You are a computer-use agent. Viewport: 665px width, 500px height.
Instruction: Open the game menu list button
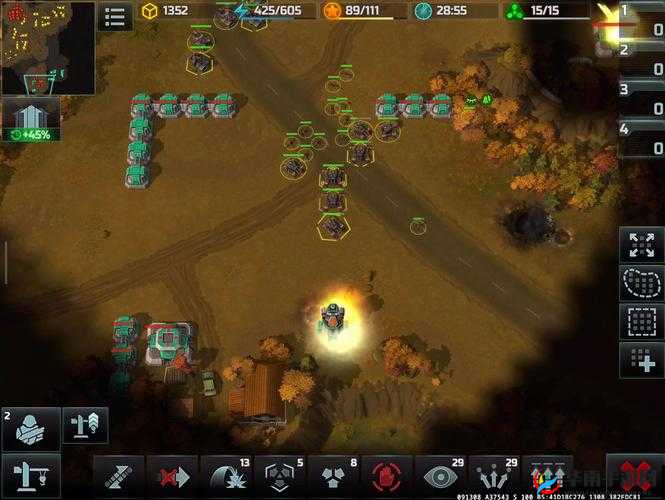[x=115, y=15]
